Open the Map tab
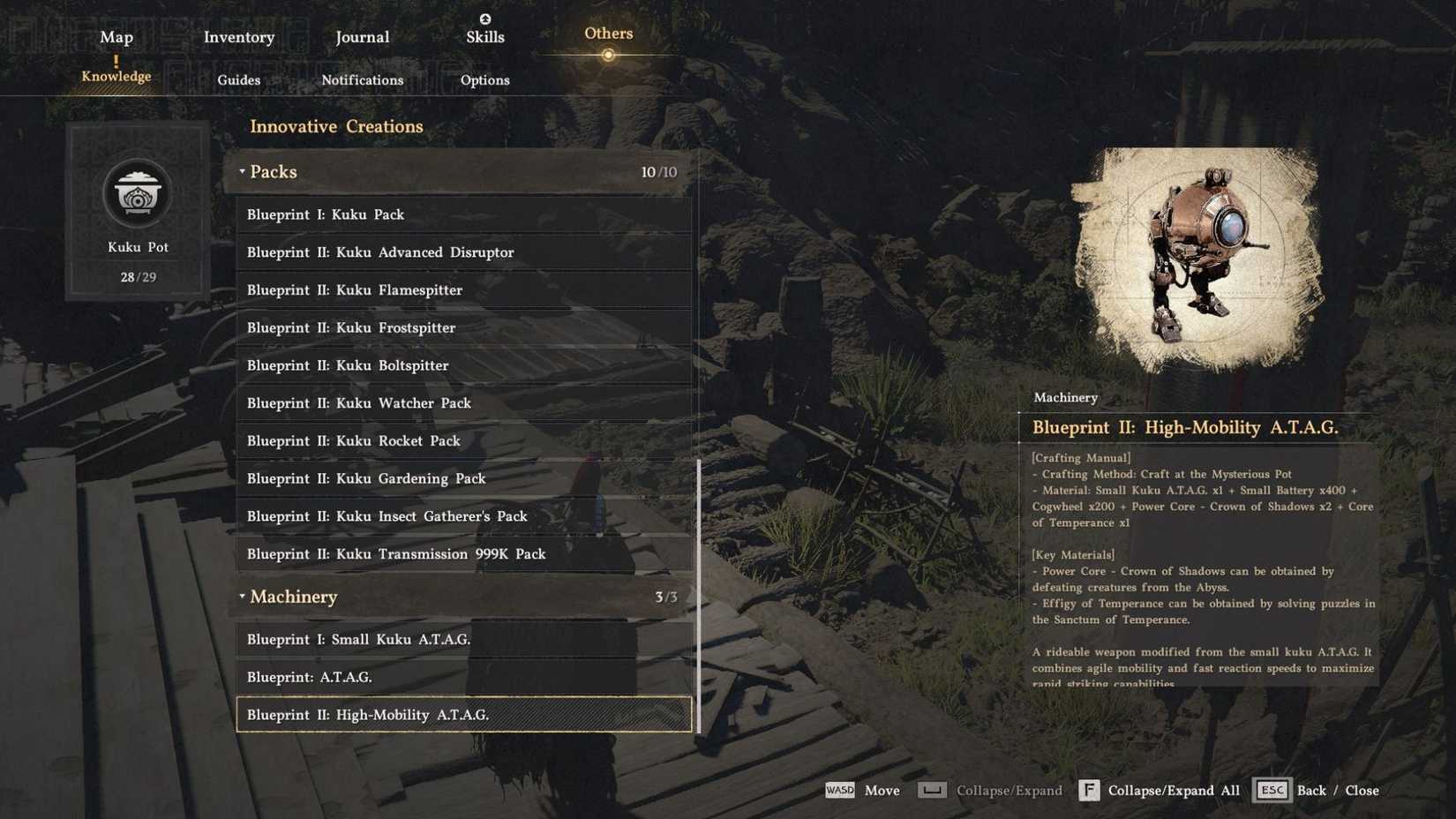 point(116,37)
